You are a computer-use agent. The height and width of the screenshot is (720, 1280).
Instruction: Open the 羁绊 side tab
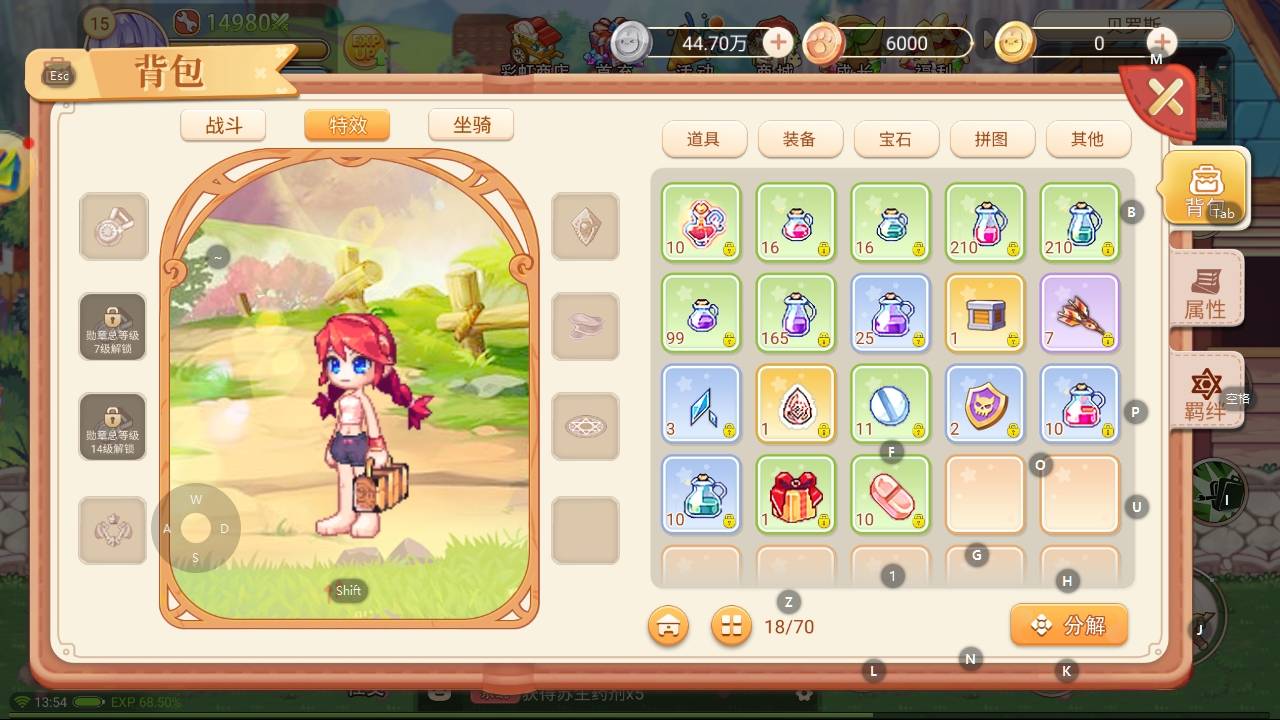(1205, 392)
